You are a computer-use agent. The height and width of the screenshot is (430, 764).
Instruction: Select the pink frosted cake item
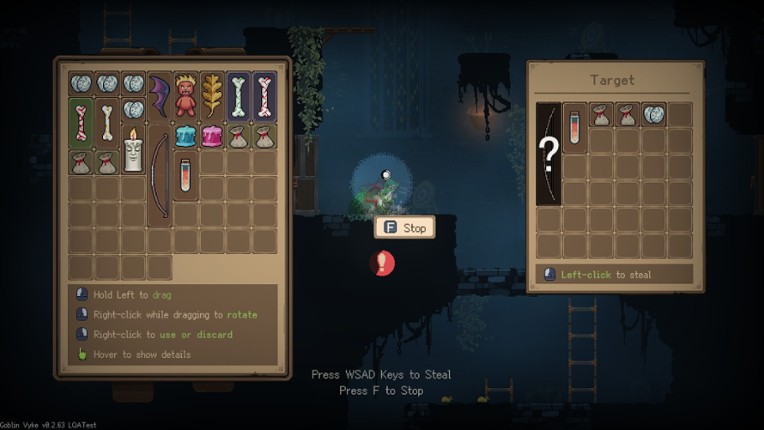[212, 136]
